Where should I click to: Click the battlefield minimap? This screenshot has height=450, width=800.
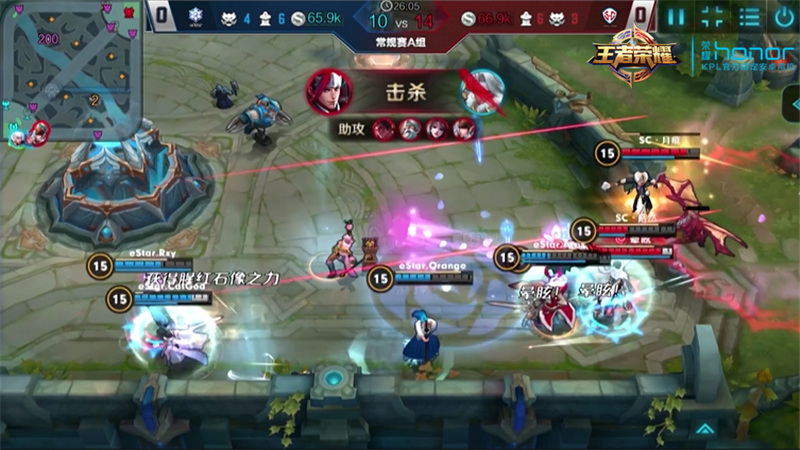[70, 70]
